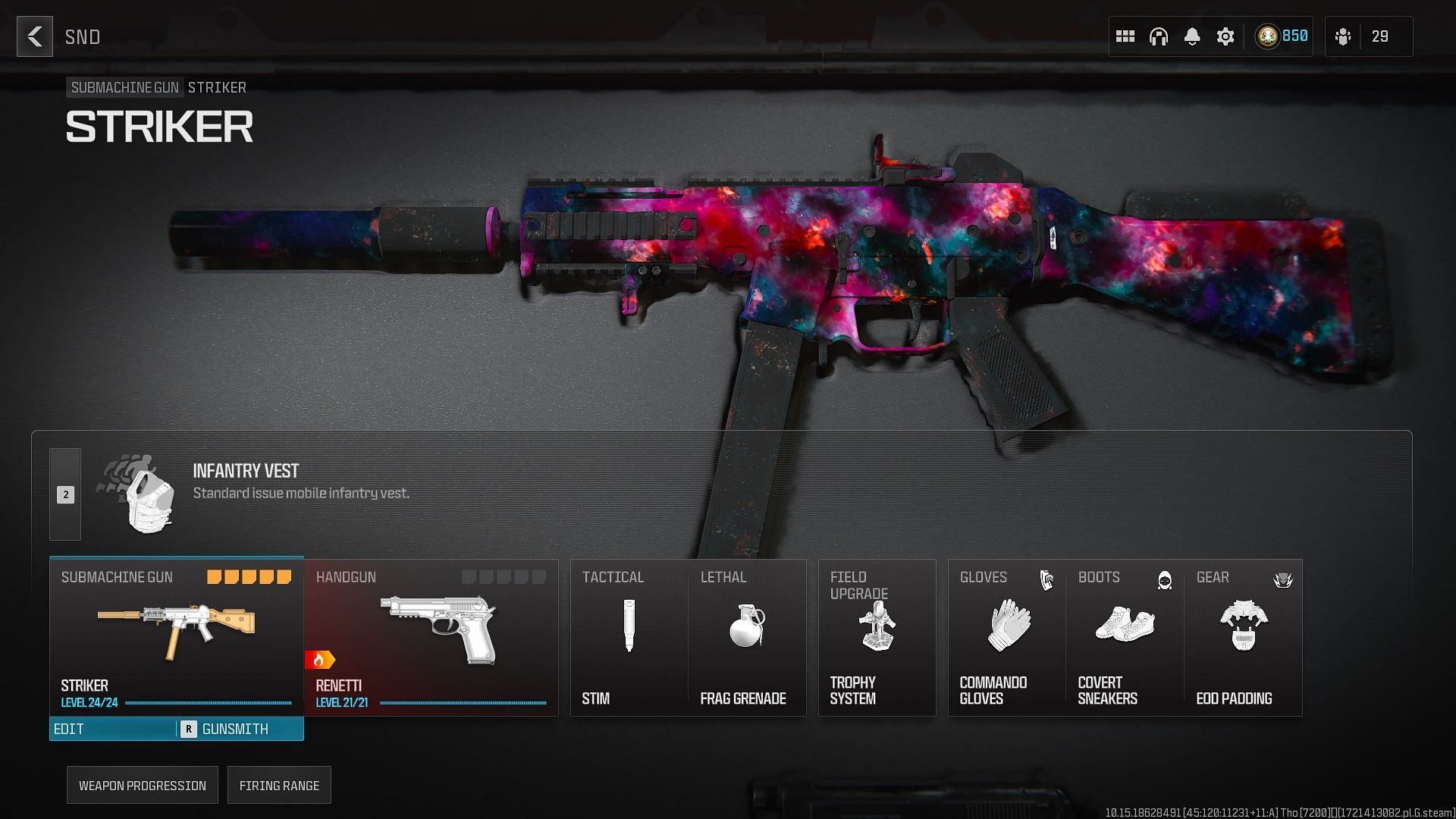The width and height of the screenshot is (1456, 819).
Task: Pick the Frag Grenade lethal slot
Action: [x=747, y=637]
